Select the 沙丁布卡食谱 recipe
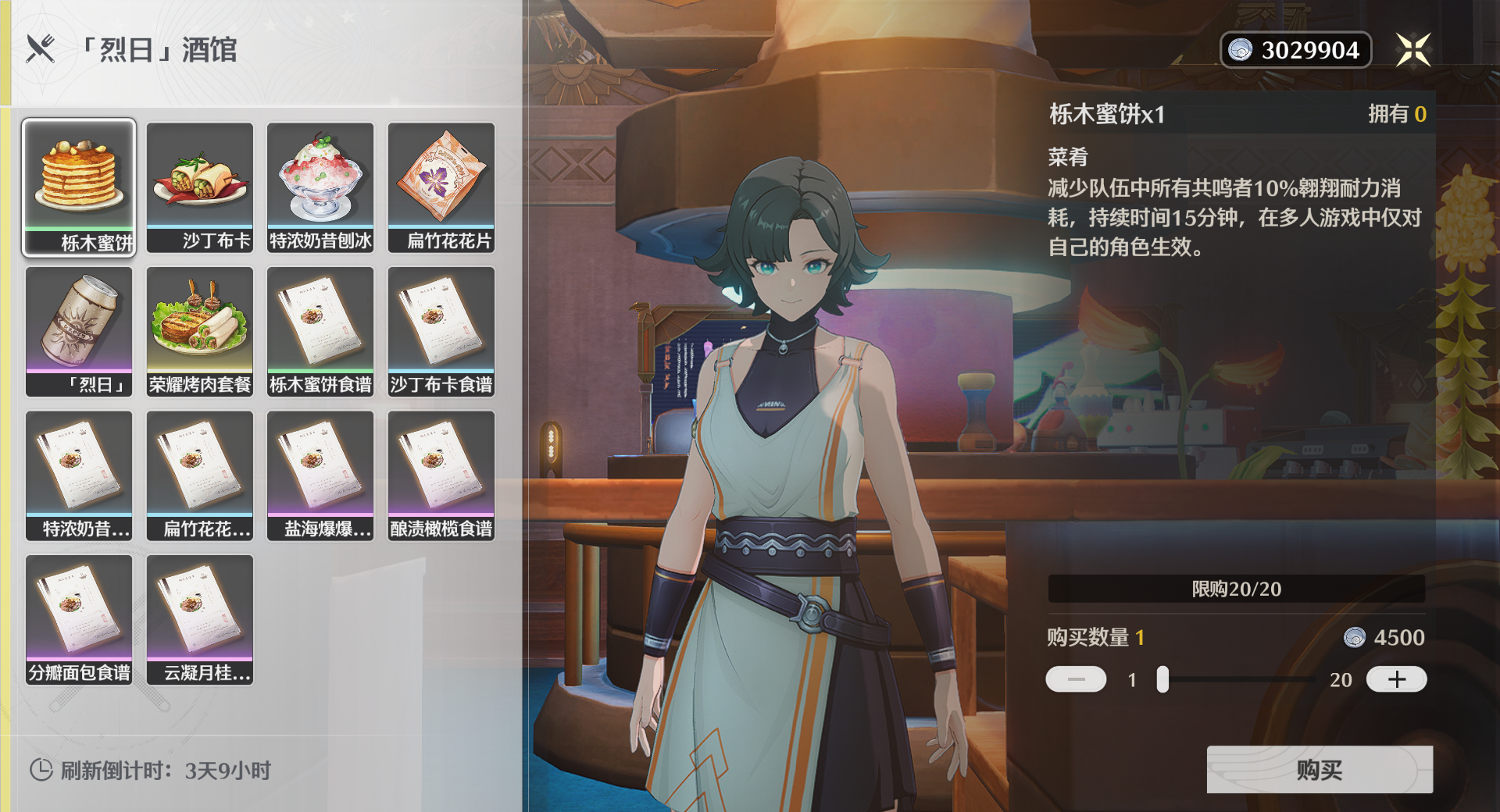The image size is (1500, 812). (x=441, y=331)
